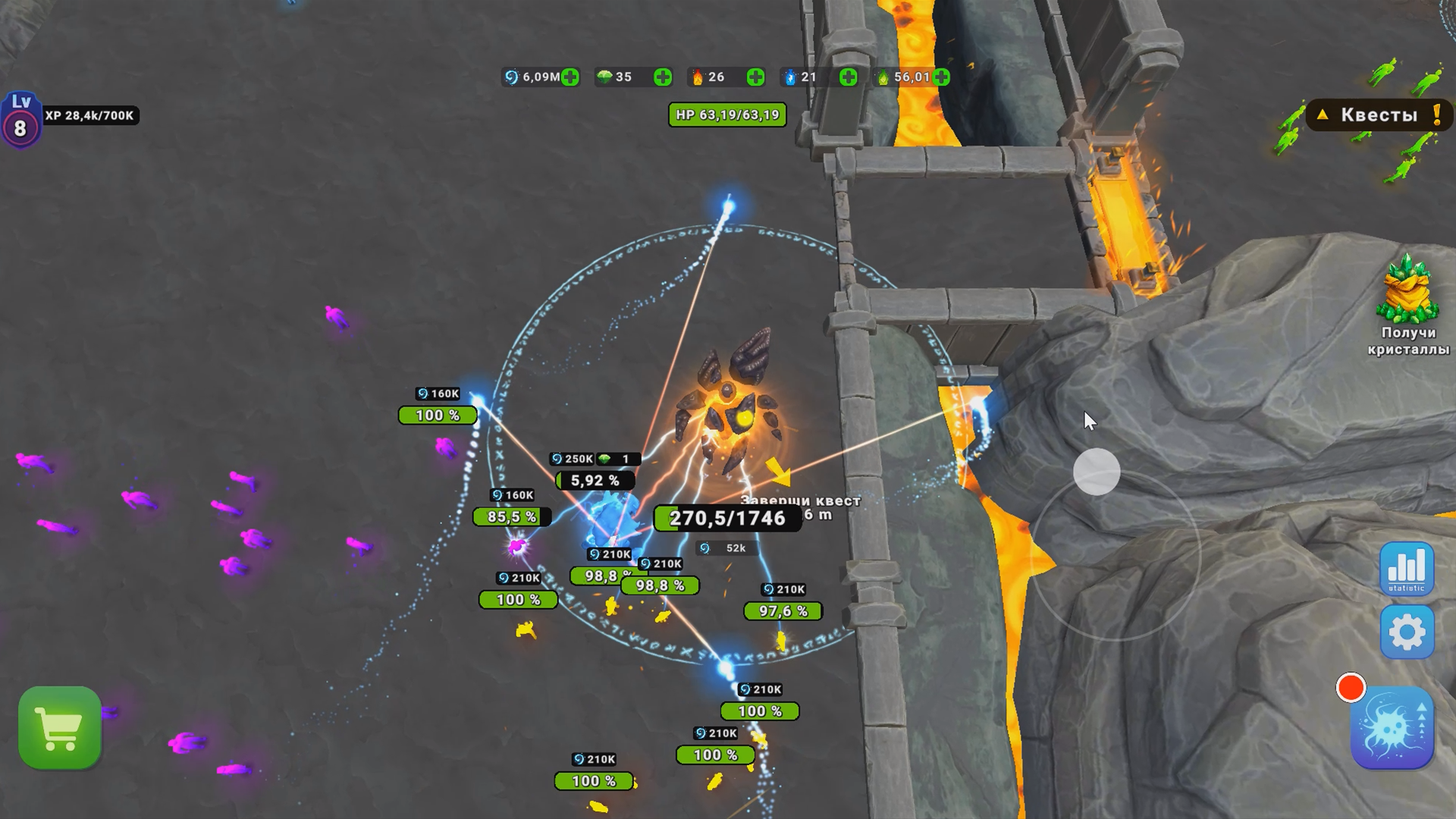Click the green leaf essence icon

[882, 77]
